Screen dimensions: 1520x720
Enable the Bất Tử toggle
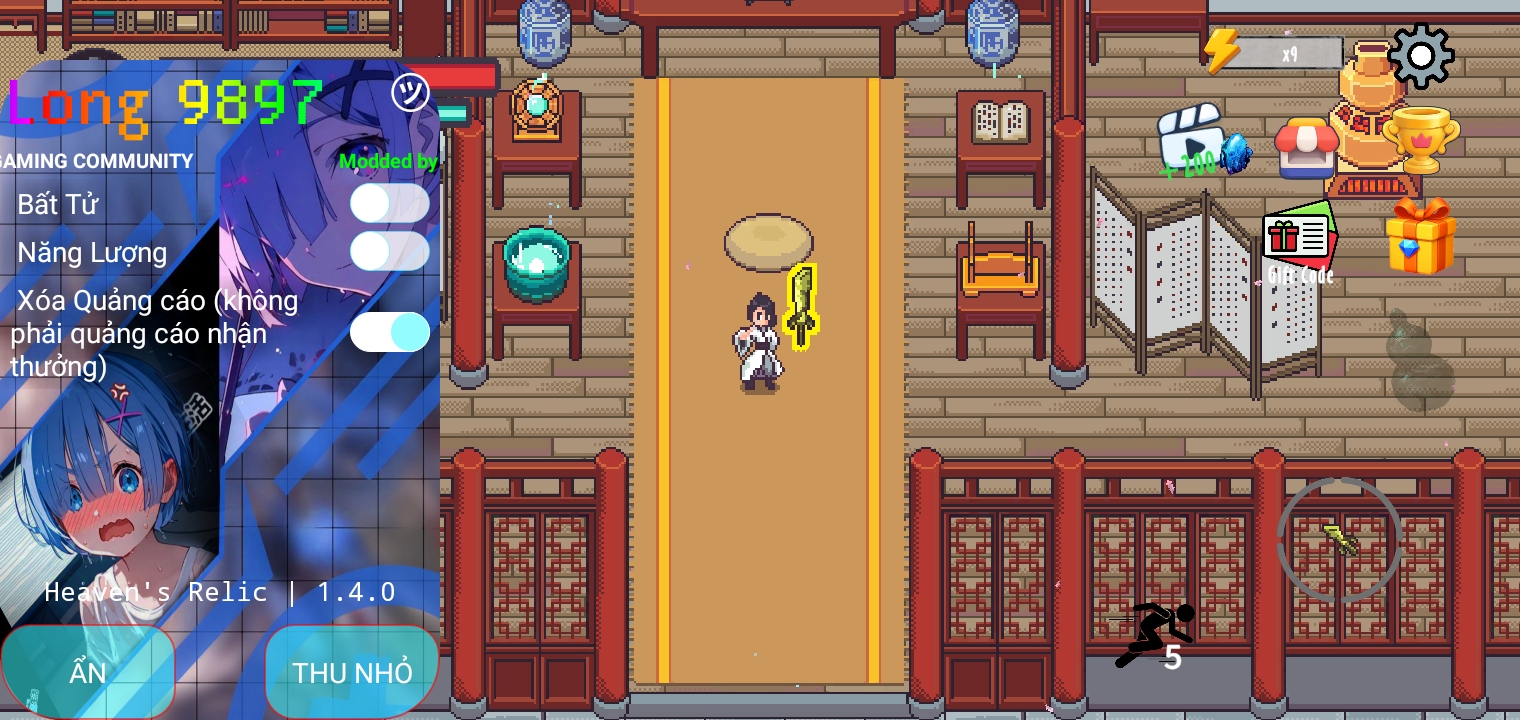tap(389, 203)
